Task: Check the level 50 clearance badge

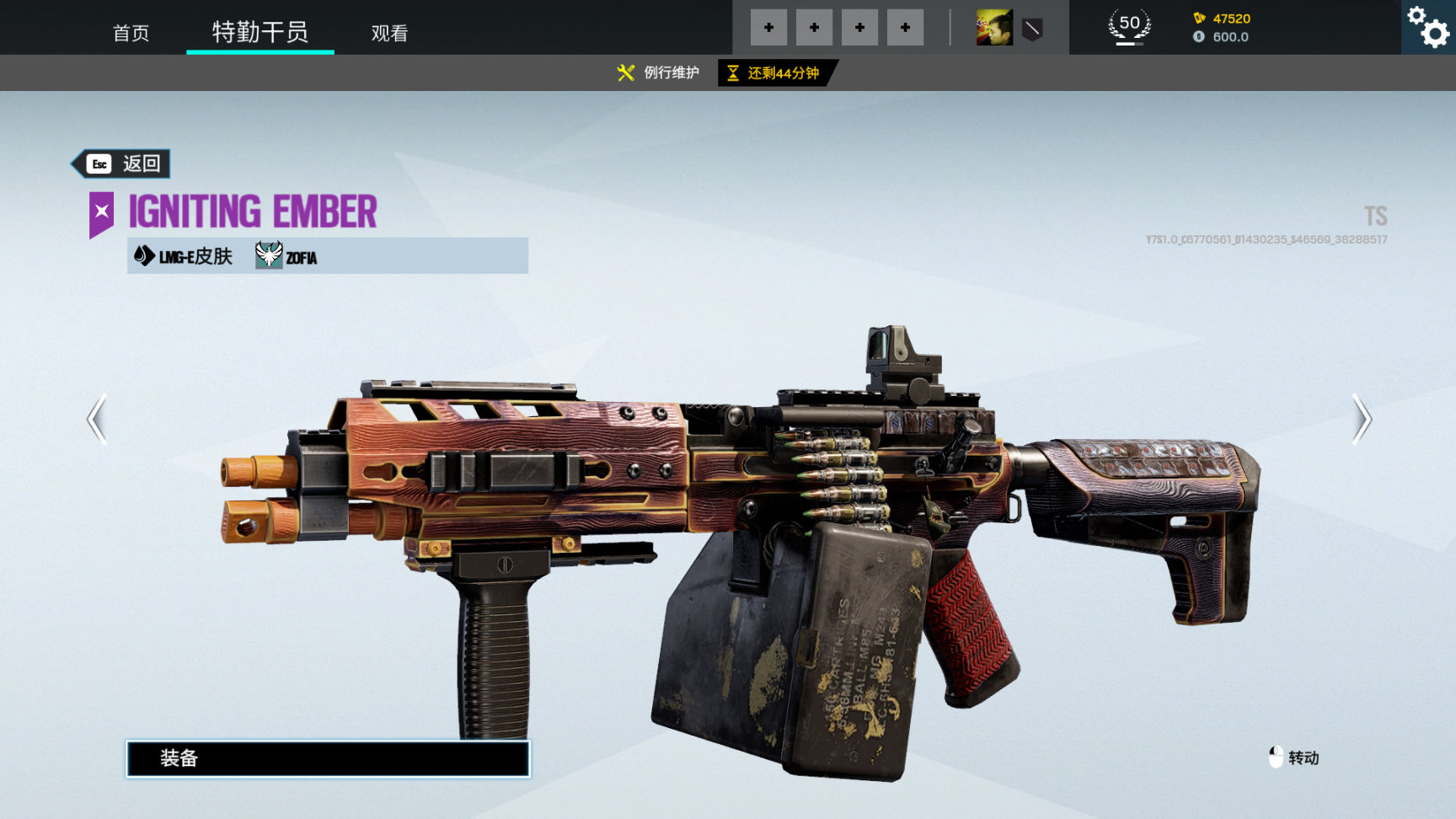Action: click(1129, 26)
